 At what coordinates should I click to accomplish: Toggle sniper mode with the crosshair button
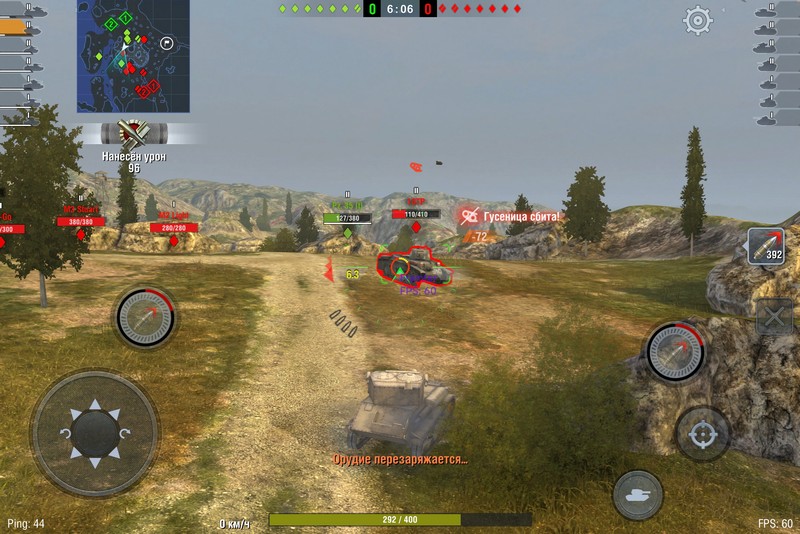(702, 433)
